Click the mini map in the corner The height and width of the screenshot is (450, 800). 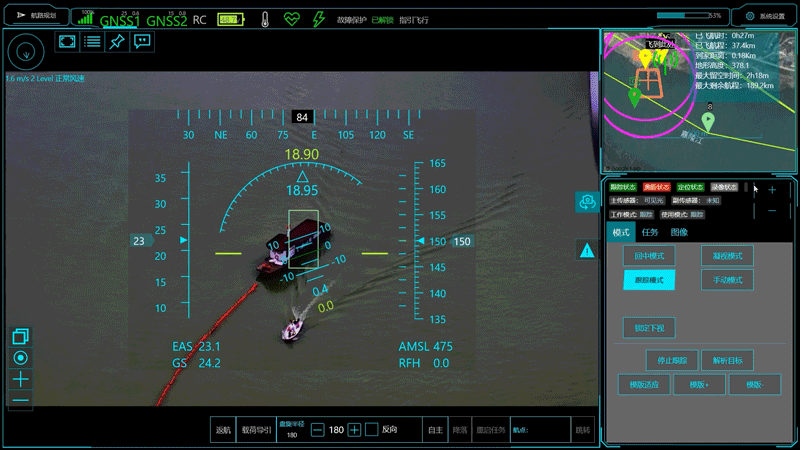click(698, 101)
